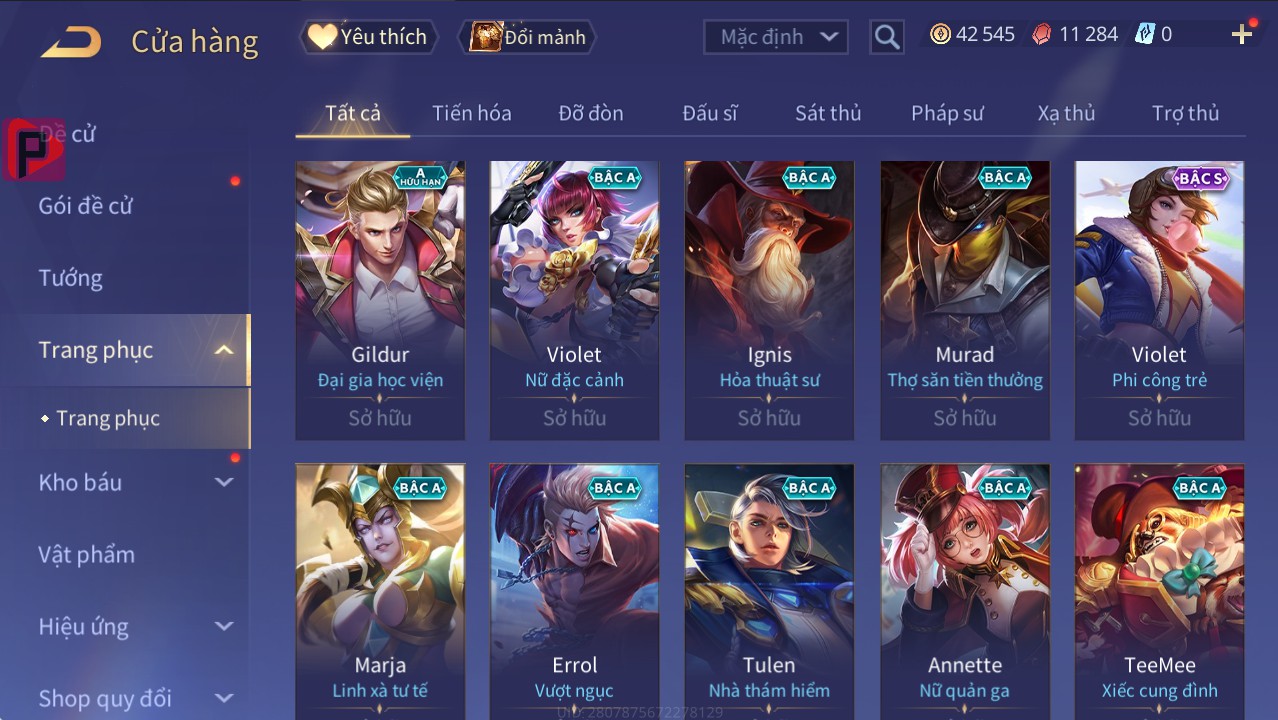1278x720 pixels.
Task: Select the Sát thủ tab
Action: (828, 113)
